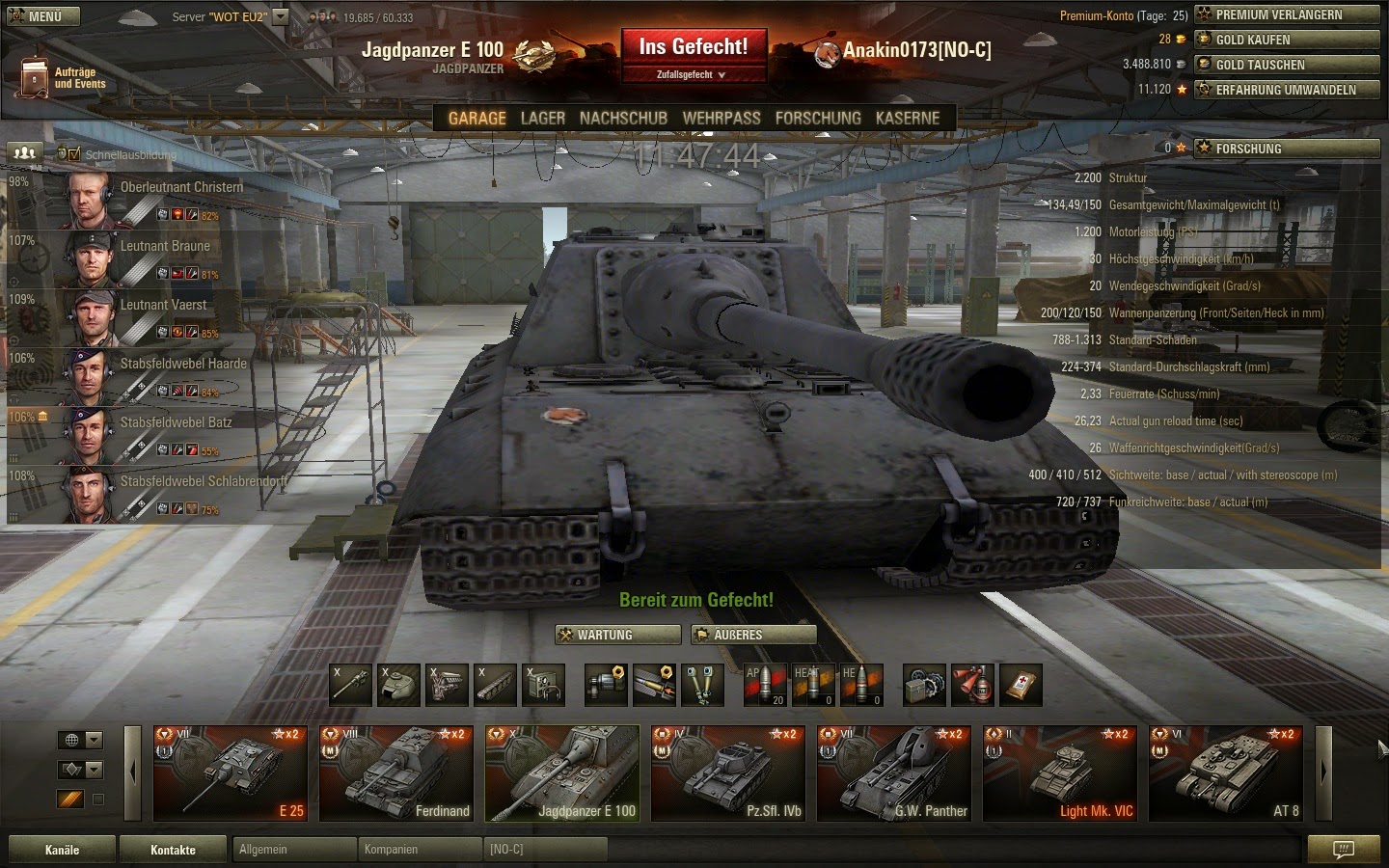Expand the Zufallsgefecht battle mode dropdown
The image size is (1389, 868).
click(694, 73)
